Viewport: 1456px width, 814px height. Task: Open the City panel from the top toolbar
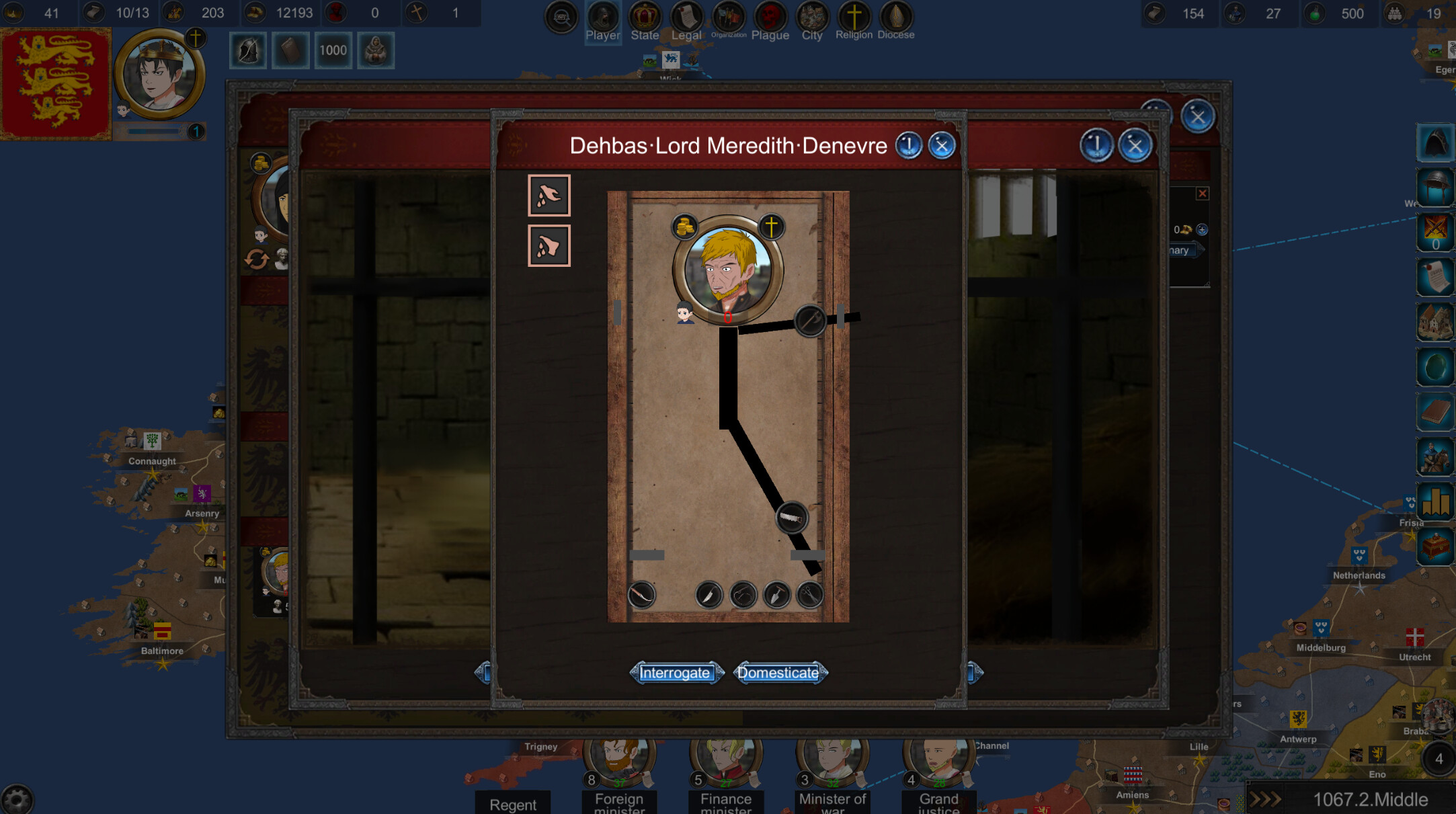pos(811,15)
